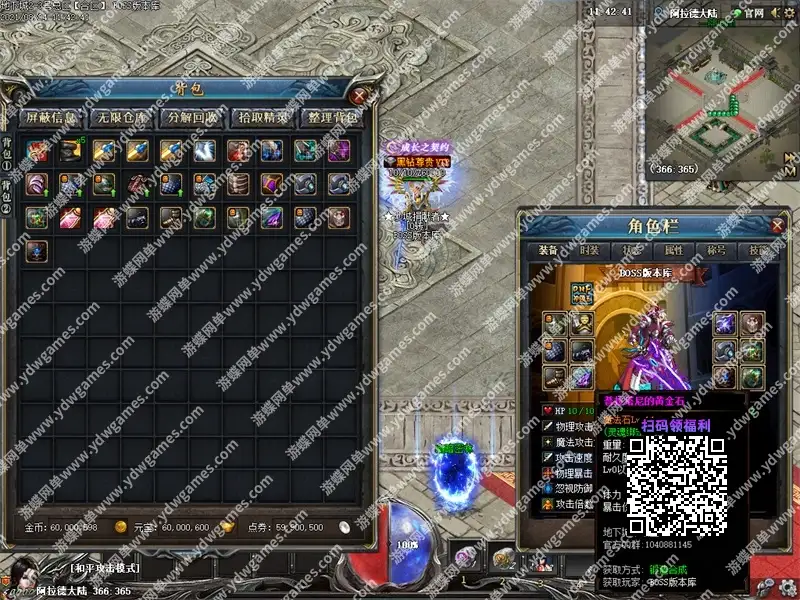The height and width of the screenshot is (600, 800).
Task: Select the 装备 equipment tab
Action: pyautogui.click(x=548, y=251)
